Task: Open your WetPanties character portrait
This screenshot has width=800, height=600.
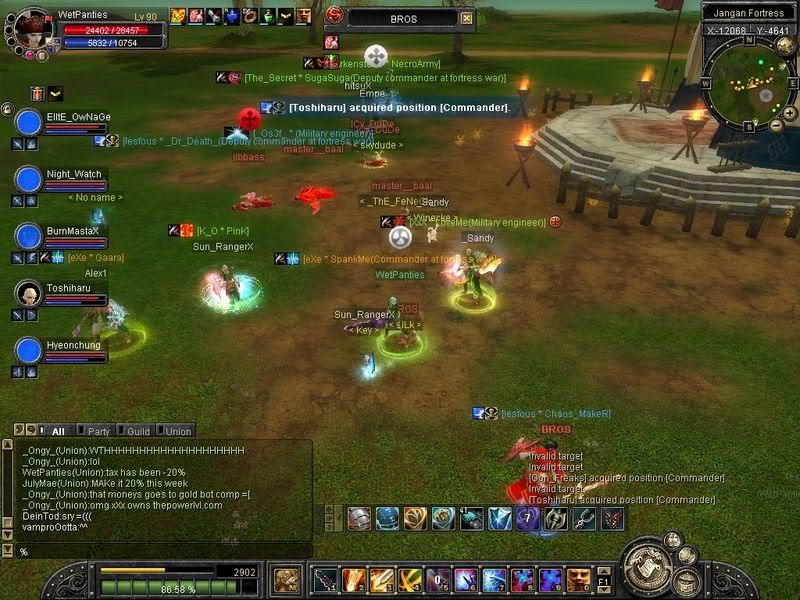Action: (32, 25)
